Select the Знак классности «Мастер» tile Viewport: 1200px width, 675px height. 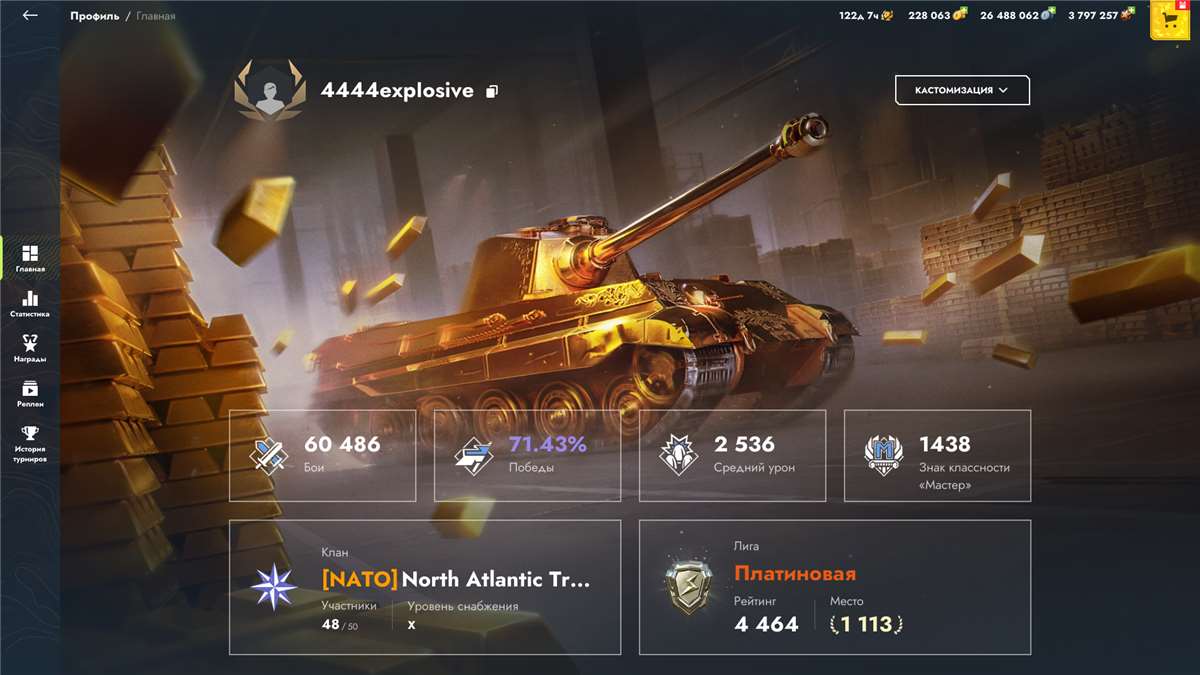tap(937, 455)
